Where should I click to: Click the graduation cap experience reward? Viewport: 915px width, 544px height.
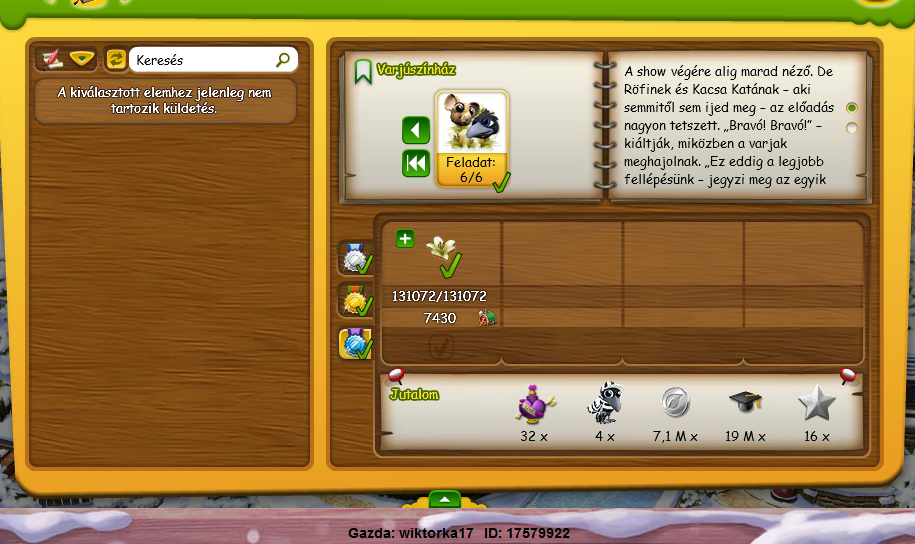746,403
